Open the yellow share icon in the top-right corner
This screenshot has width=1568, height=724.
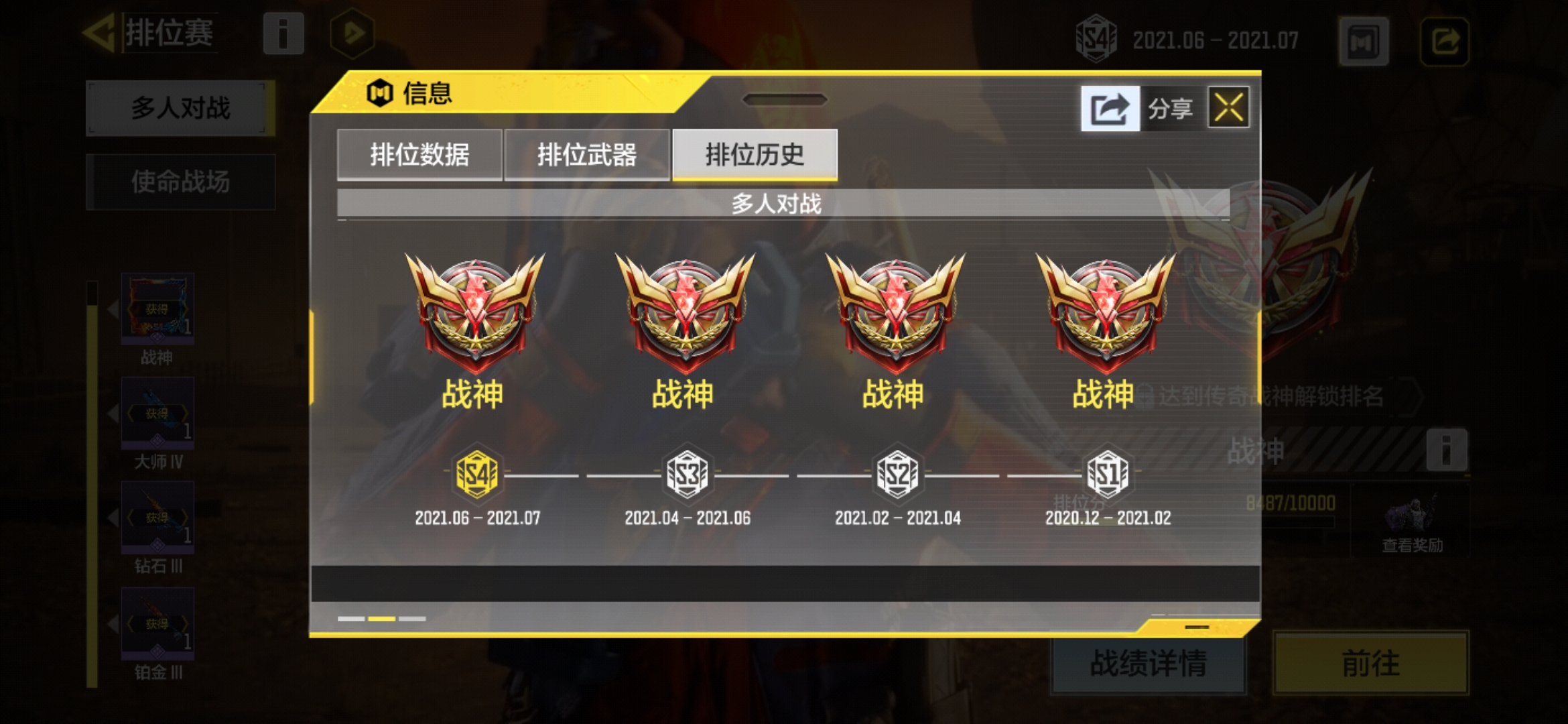pos(1445,40)
